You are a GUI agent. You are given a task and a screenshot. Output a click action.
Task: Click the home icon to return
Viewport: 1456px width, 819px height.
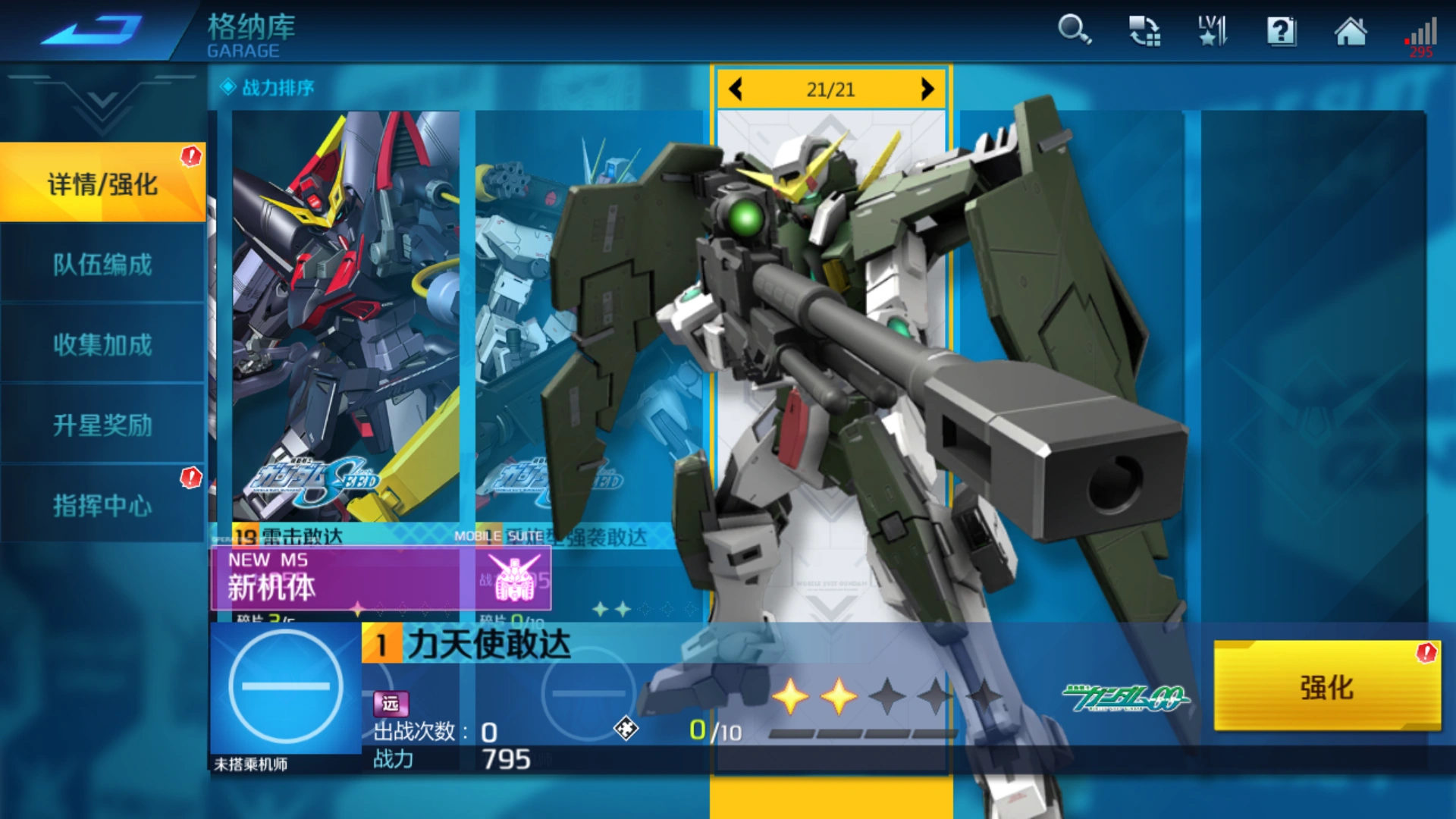click(x=1351, y=32)
